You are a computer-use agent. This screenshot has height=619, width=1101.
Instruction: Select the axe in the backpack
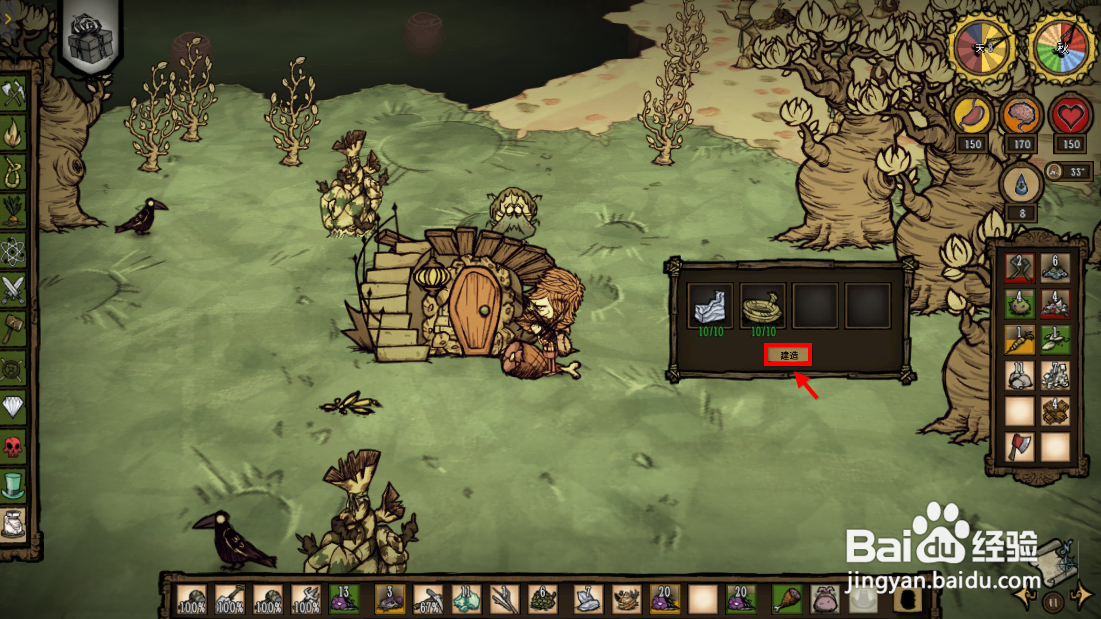pyautogui.click(x=1019, y=446)
